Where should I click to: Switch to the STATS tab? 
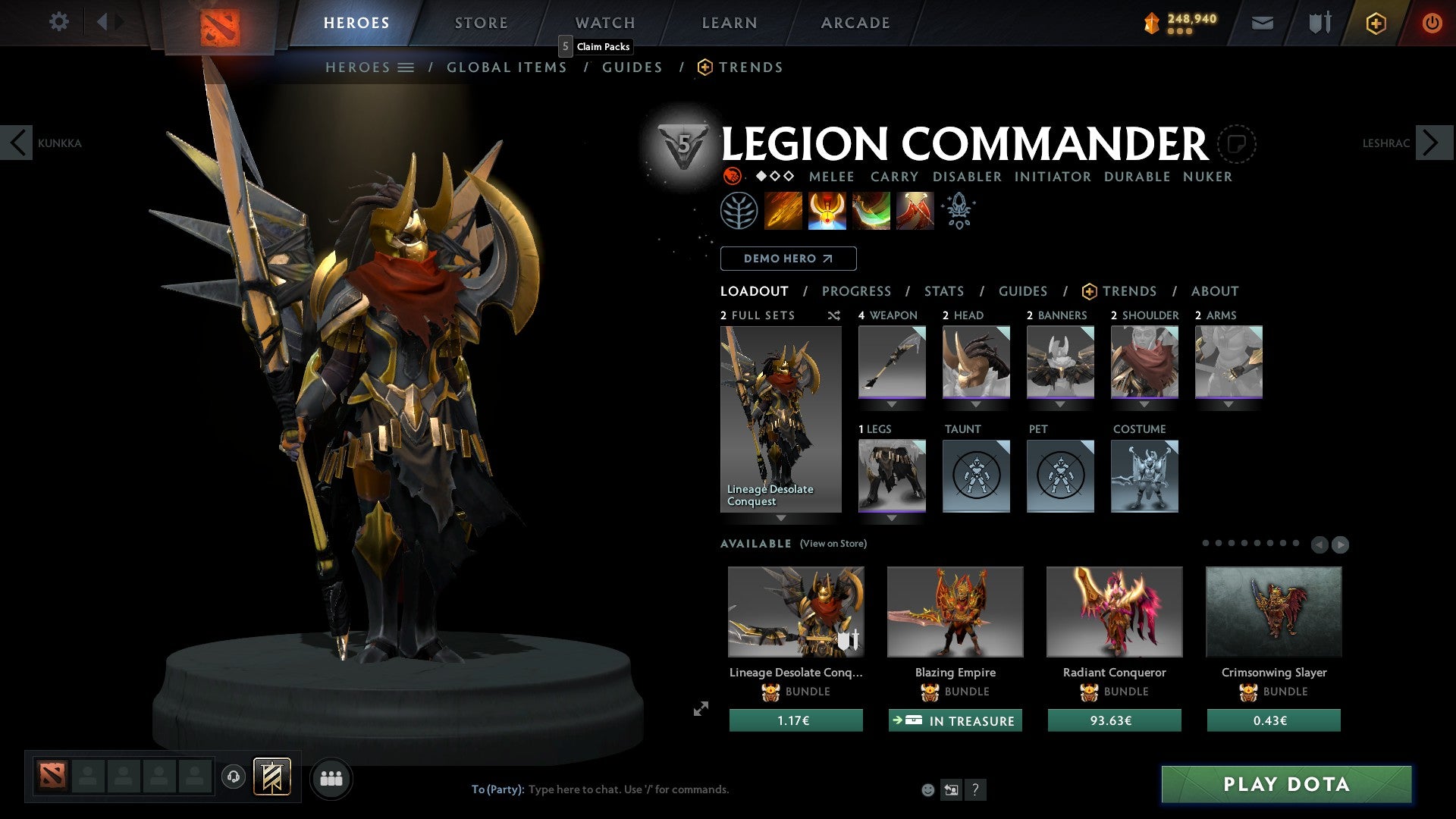click(x=943, y=290)
